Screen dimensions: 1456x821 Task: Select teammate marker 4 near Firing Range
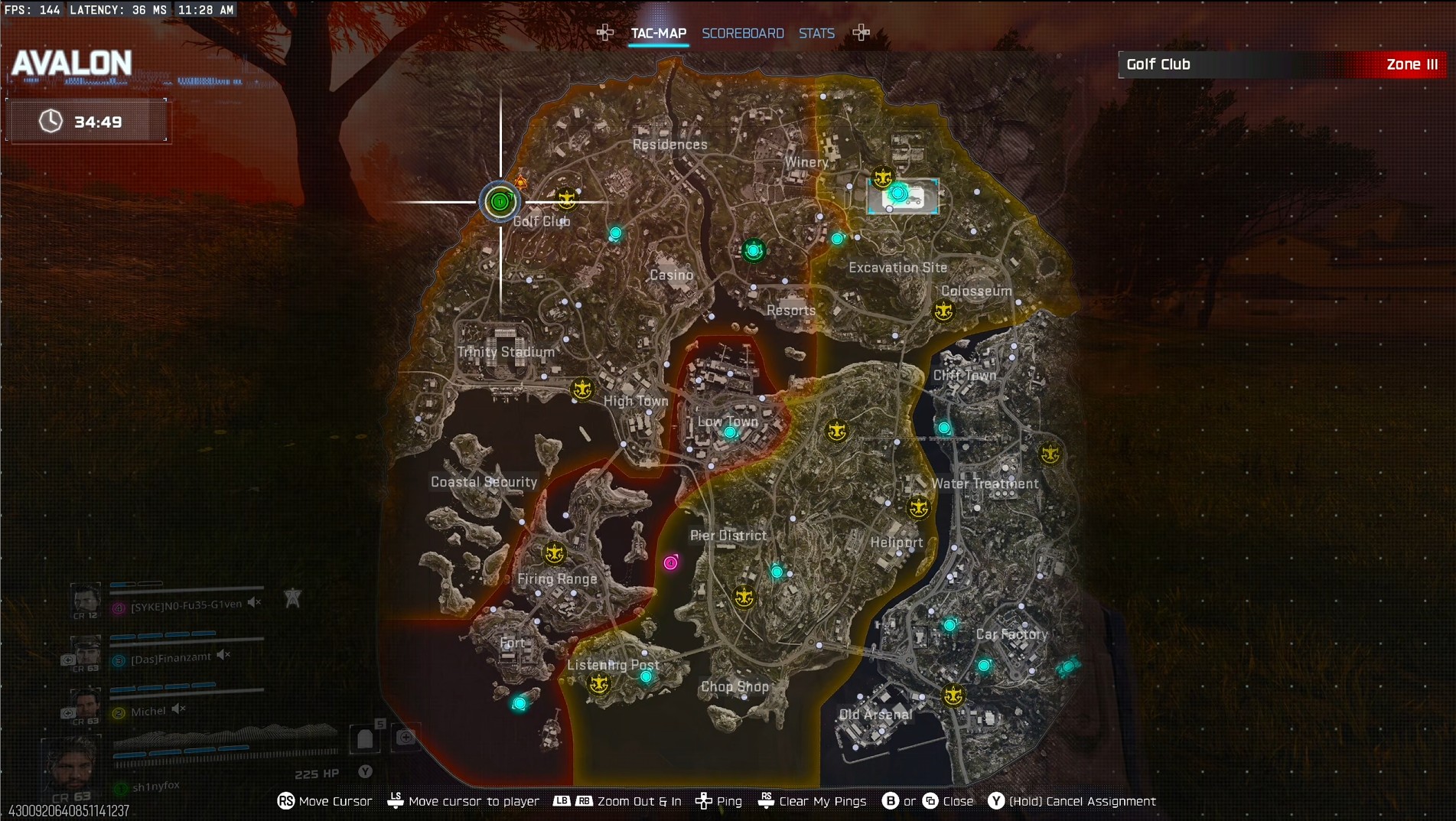point(670,562)
